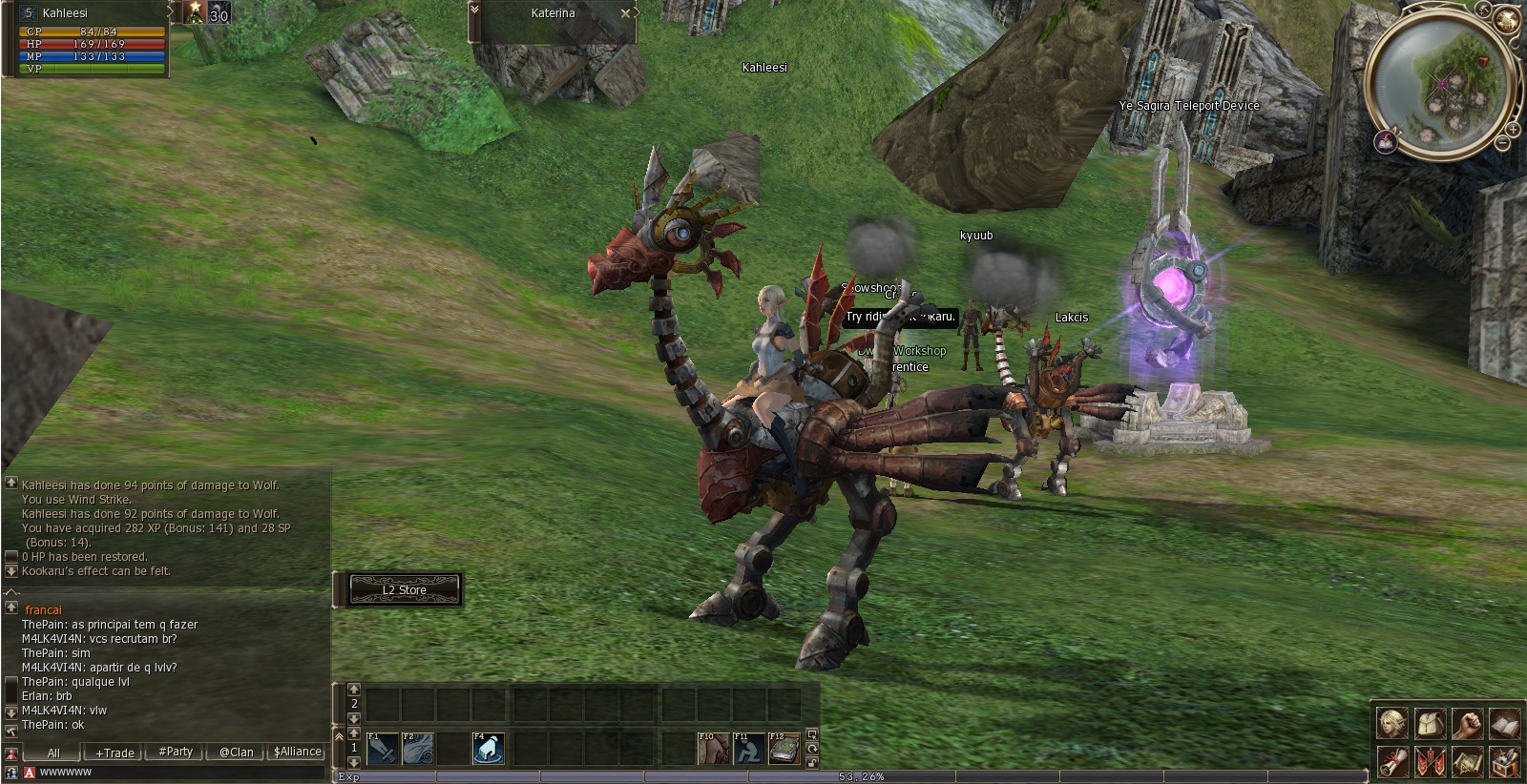This screenshot has height=784, width=1527.
Task: Activate the F4 pick-up hand action
Action: [489, 749]
